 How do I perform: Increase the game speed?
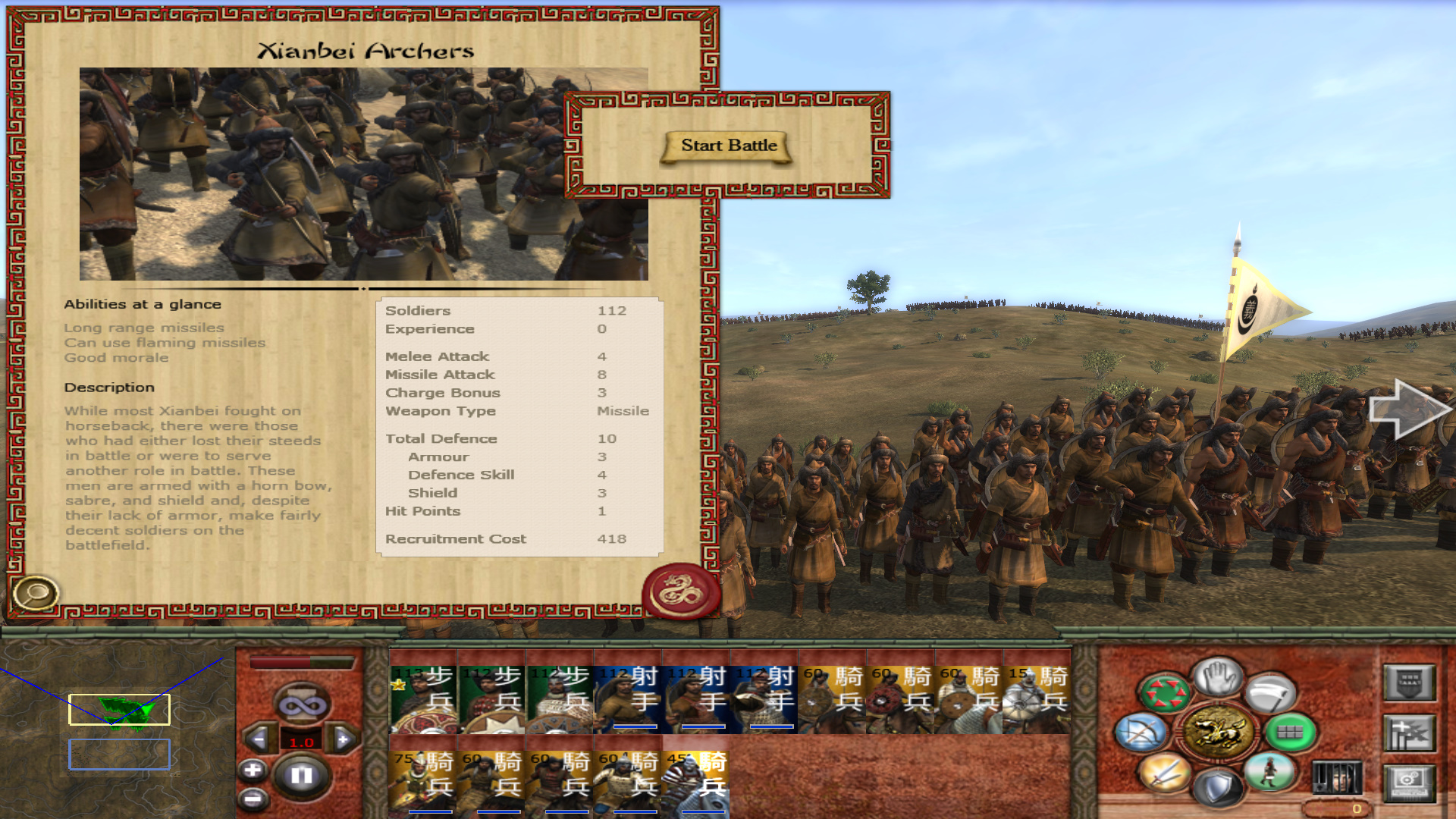pyautogui.click(x=344, y=739)
